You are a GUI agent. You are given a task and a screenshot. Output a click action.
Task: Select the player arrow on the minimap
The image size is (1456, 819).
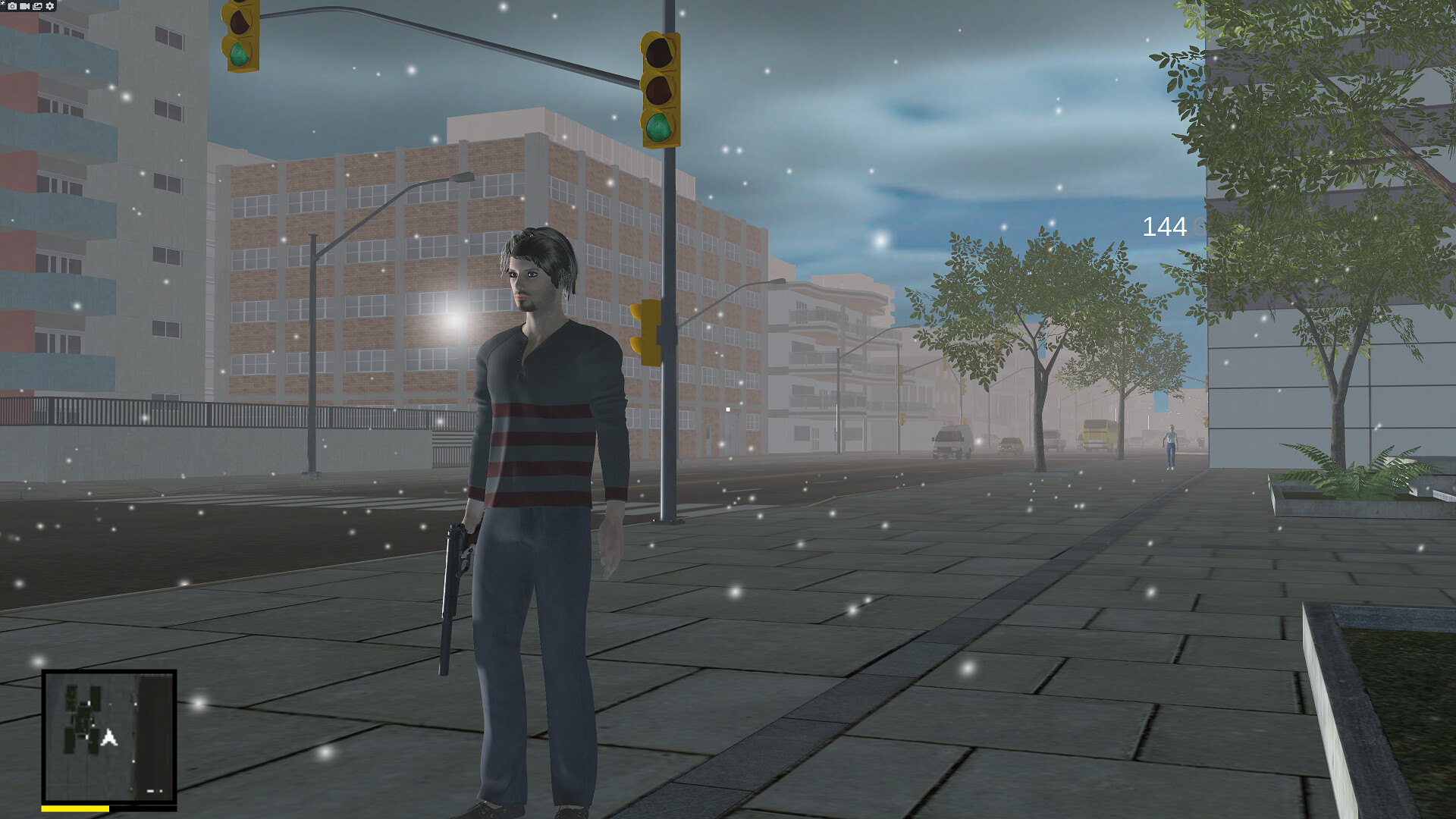(110, 738)
